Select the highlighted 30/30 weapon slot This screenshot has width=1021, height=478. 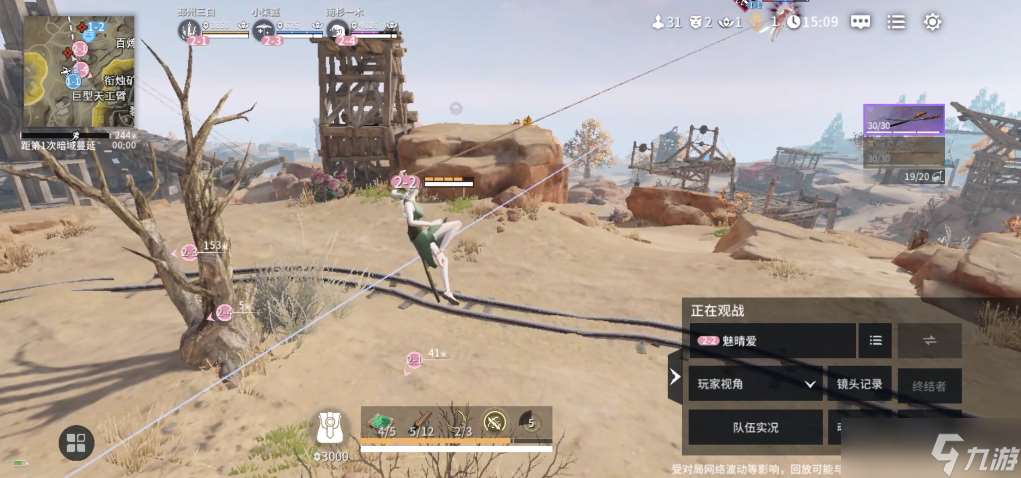point(903,119)
